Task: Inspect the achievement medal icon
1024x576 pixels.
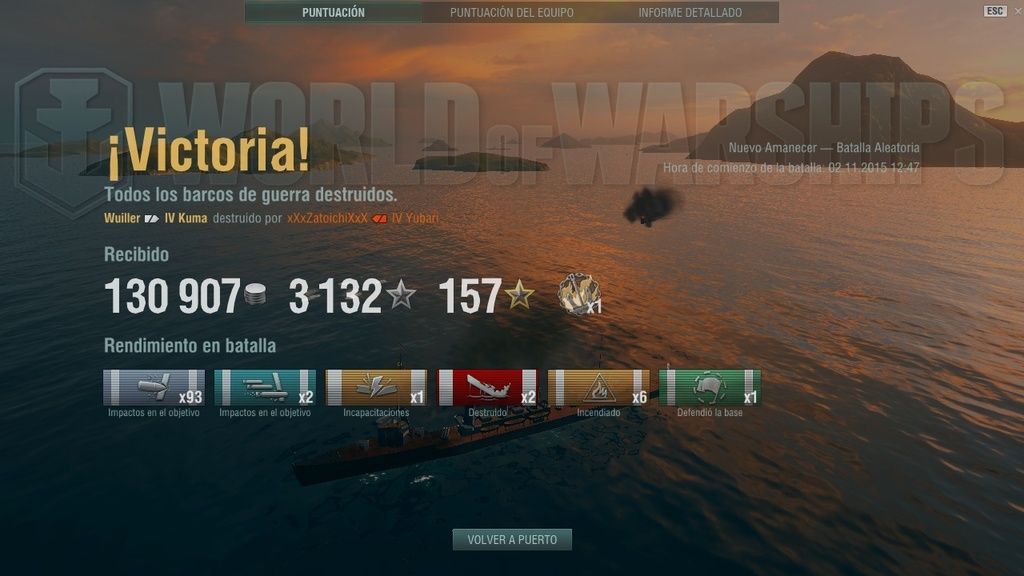Action: [578, 295]
